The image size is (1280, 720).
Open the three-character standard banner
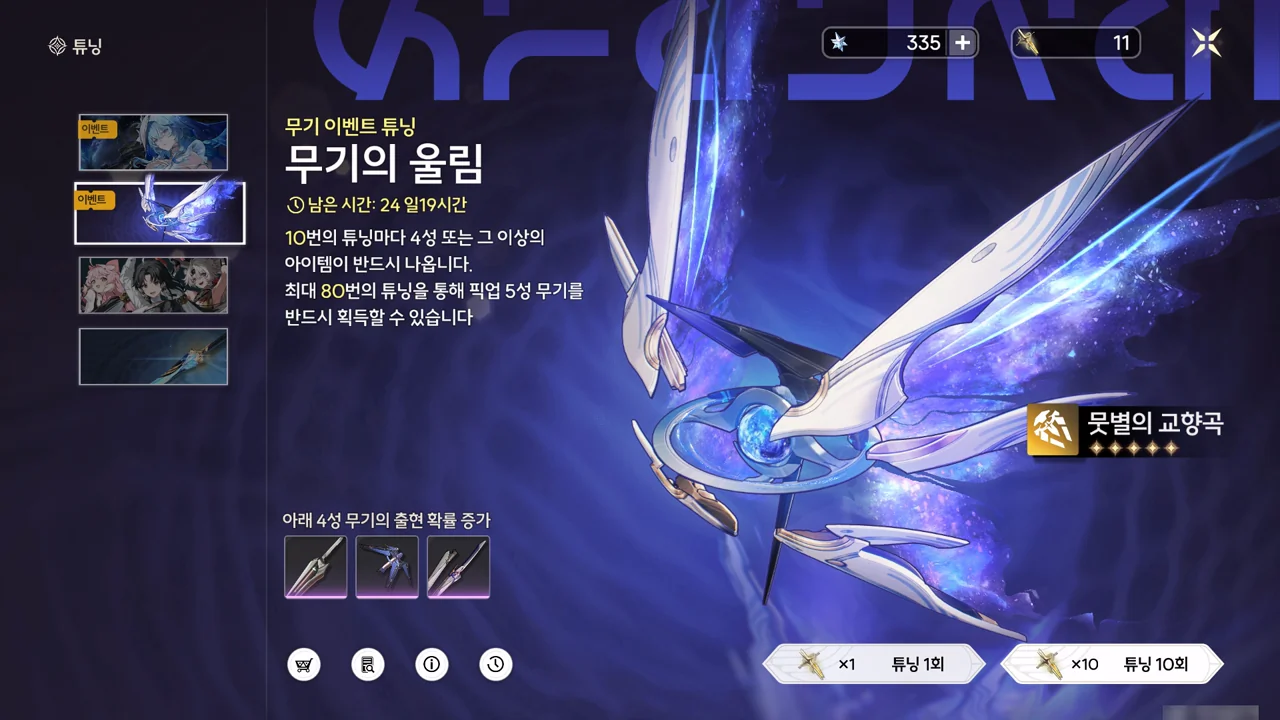[153, 285]
